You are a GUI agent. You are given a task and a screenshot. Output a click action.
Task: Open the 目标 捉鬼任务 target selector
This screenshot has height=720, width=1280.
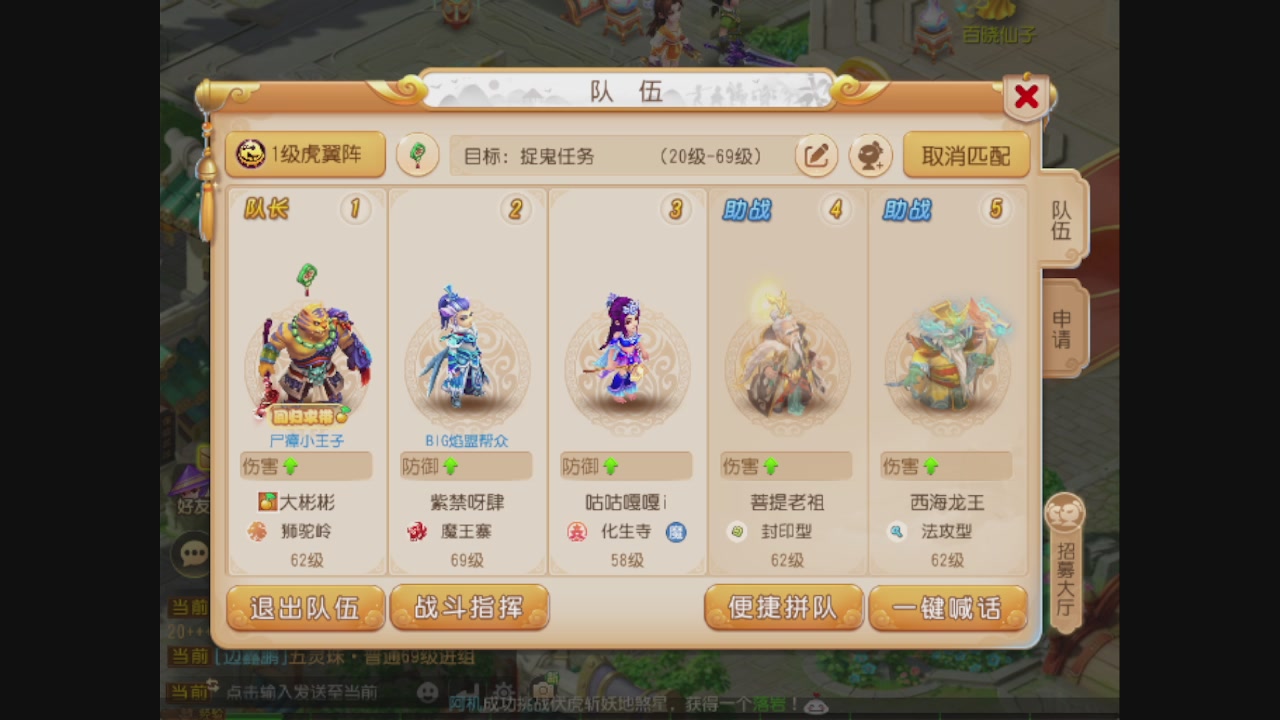[x=620, y=156]
